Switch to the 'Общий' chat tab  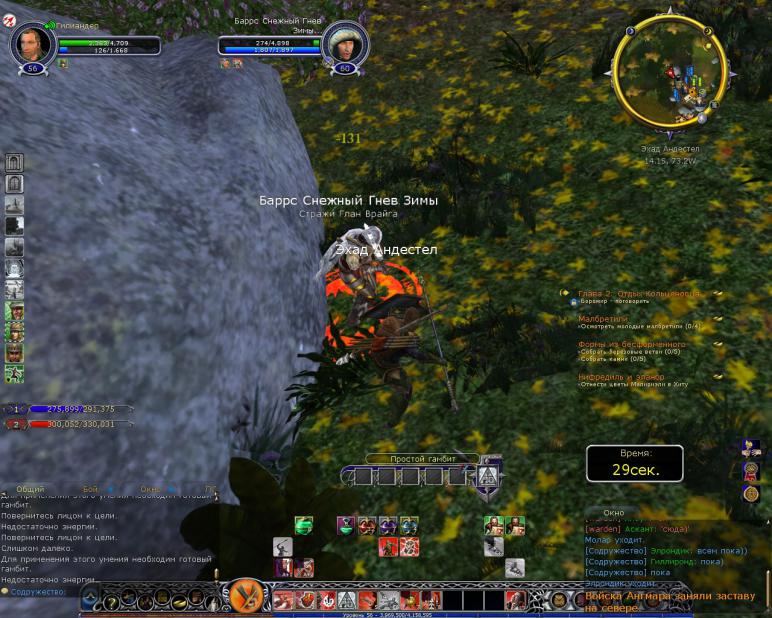click(30, 489)
